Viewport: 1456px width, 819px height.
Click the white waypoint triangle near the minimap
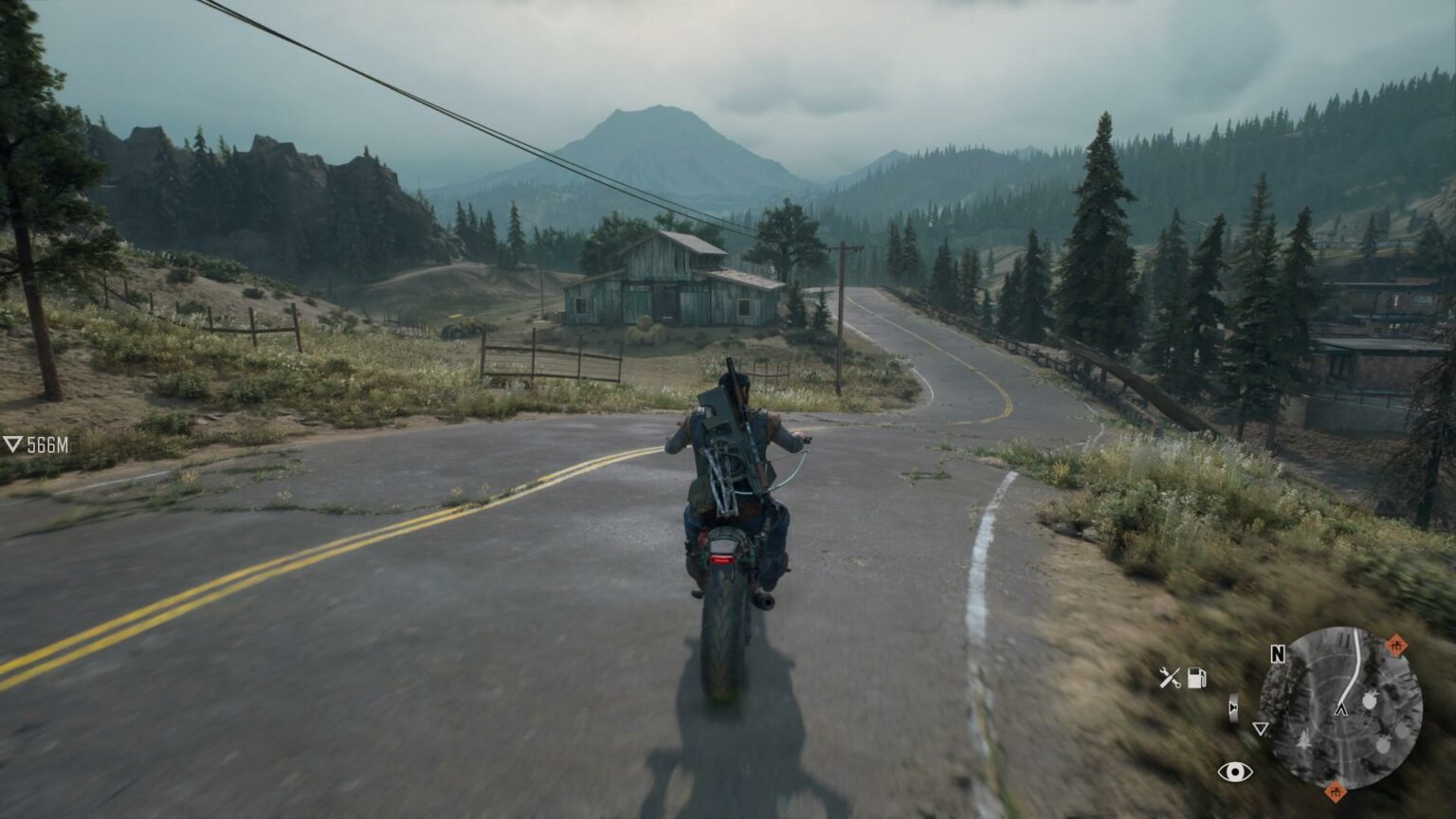click(1261, 730)
